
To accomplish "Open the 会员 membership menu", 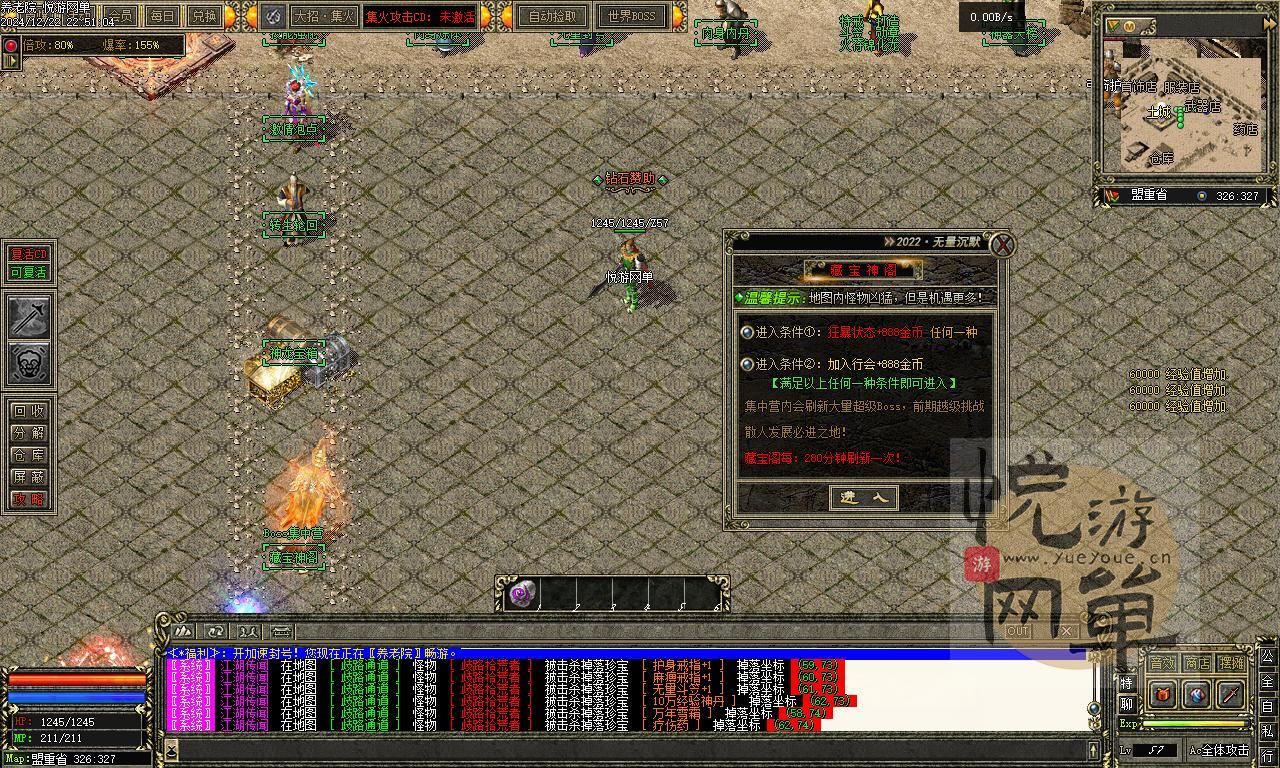I will point(119,16).
